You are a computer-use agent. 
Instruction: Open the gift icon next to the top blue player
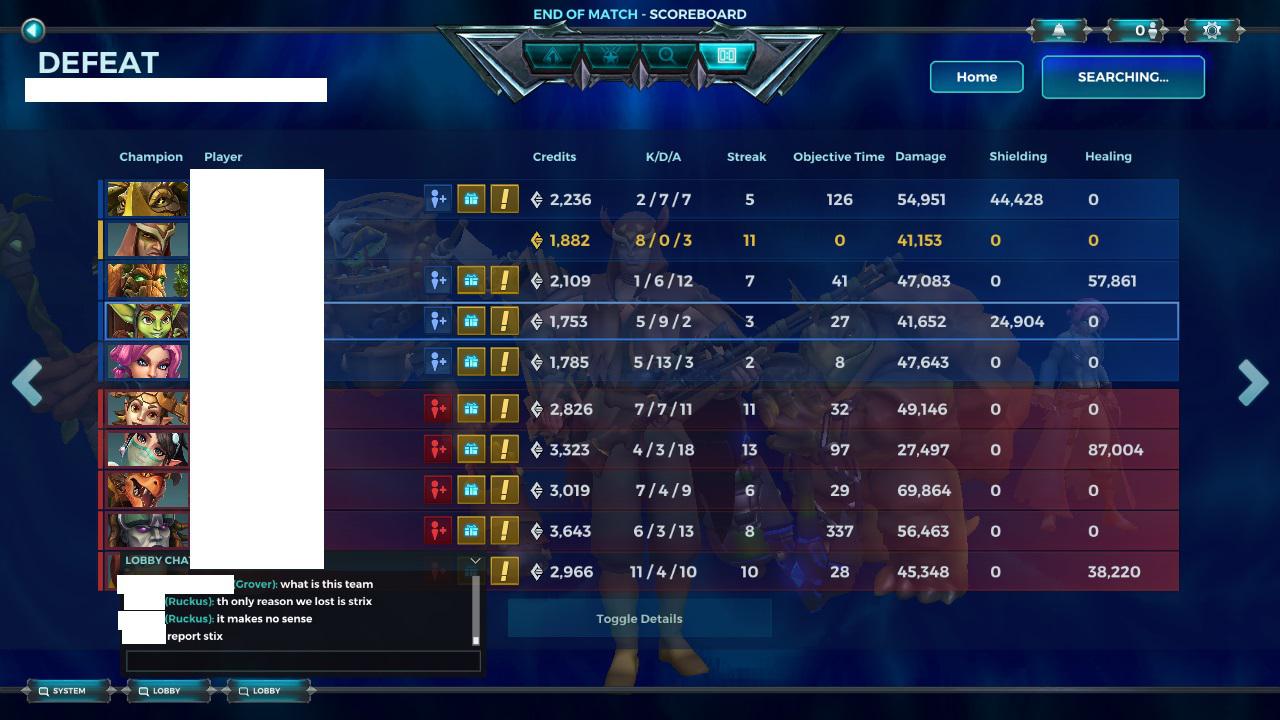(x=469, y=199)
